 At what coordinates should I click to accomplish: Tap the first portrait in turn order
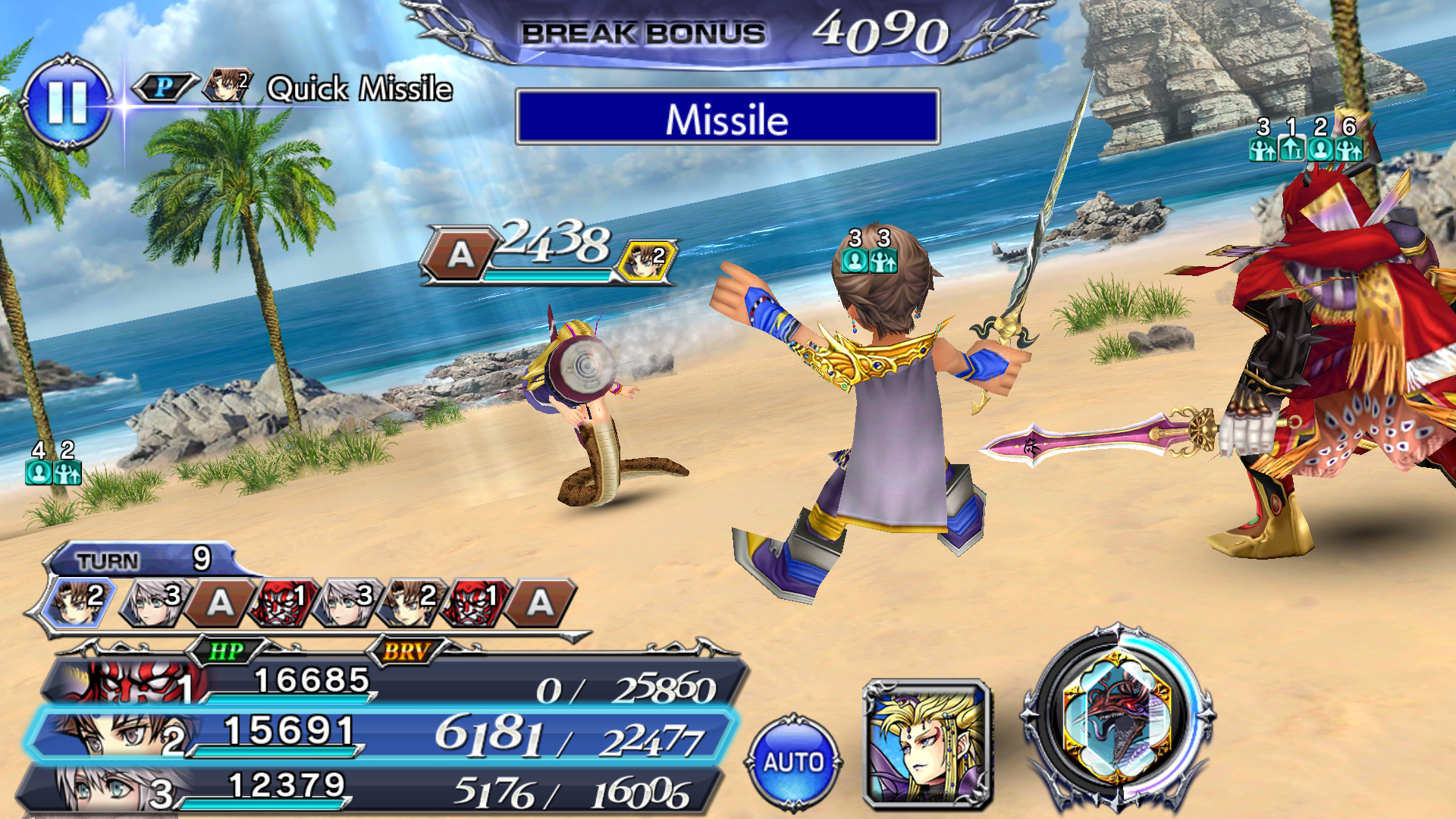coord(78,601)
